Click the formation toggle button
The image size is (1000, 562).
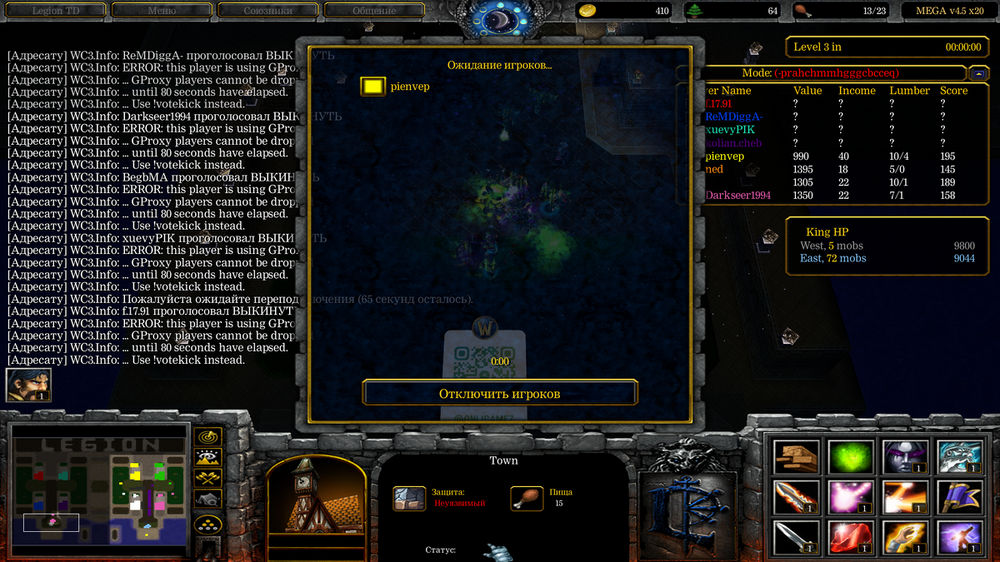click(208, 524)
